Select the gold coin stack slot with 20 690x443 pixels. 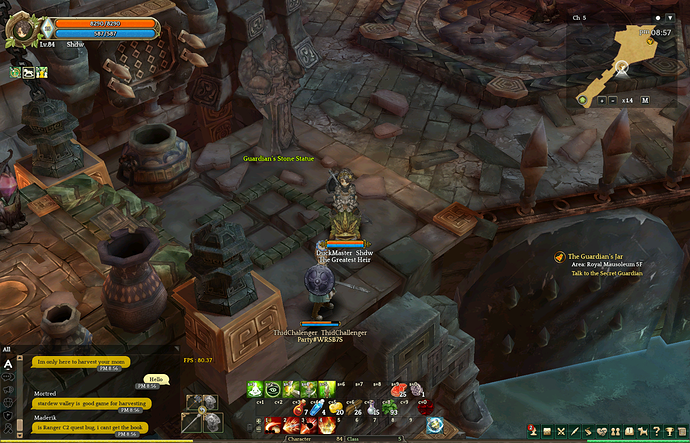336,407
